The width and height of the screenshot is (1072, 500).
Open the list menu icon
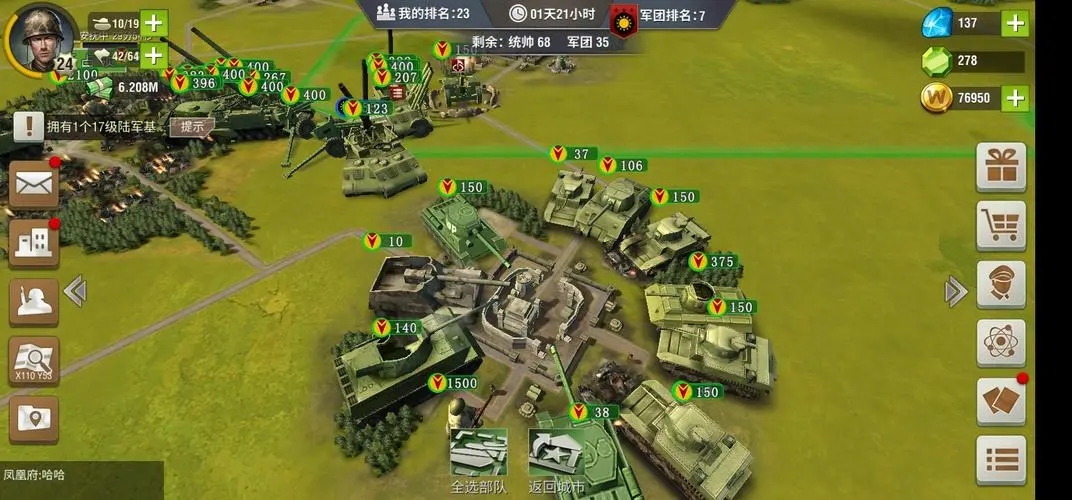click(x=1001, y=460)
